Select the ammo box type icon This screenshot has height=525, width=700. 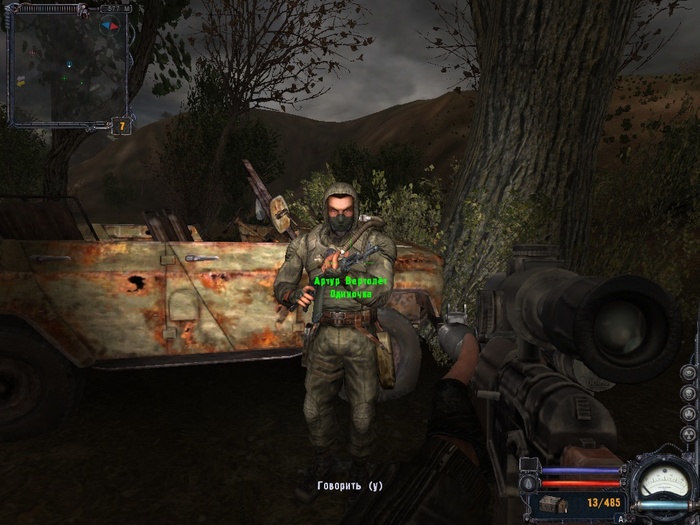(x=554, y=502)
